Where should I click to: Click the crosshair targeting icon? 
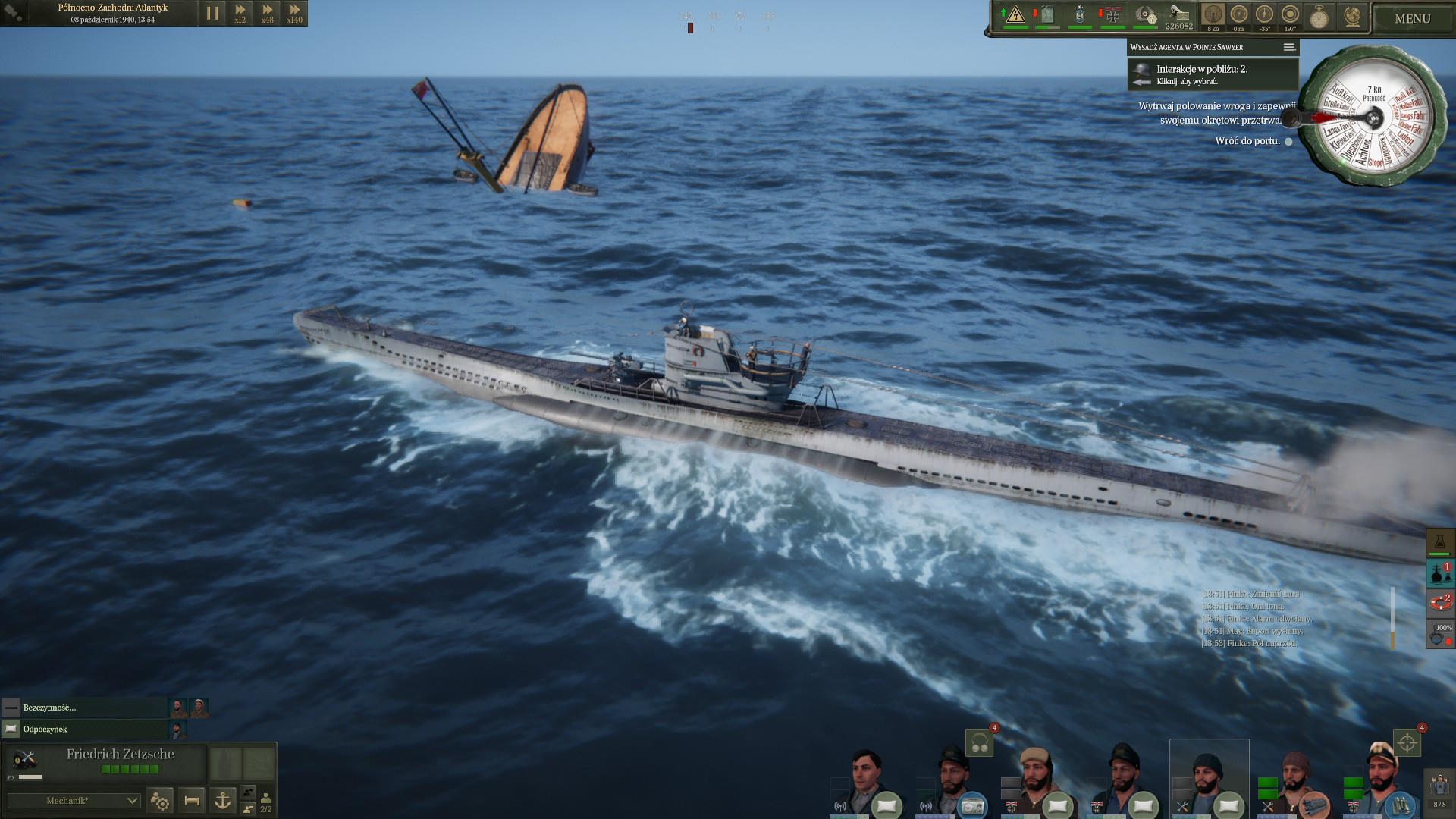pyautogui.click(x=1407, y=743)
